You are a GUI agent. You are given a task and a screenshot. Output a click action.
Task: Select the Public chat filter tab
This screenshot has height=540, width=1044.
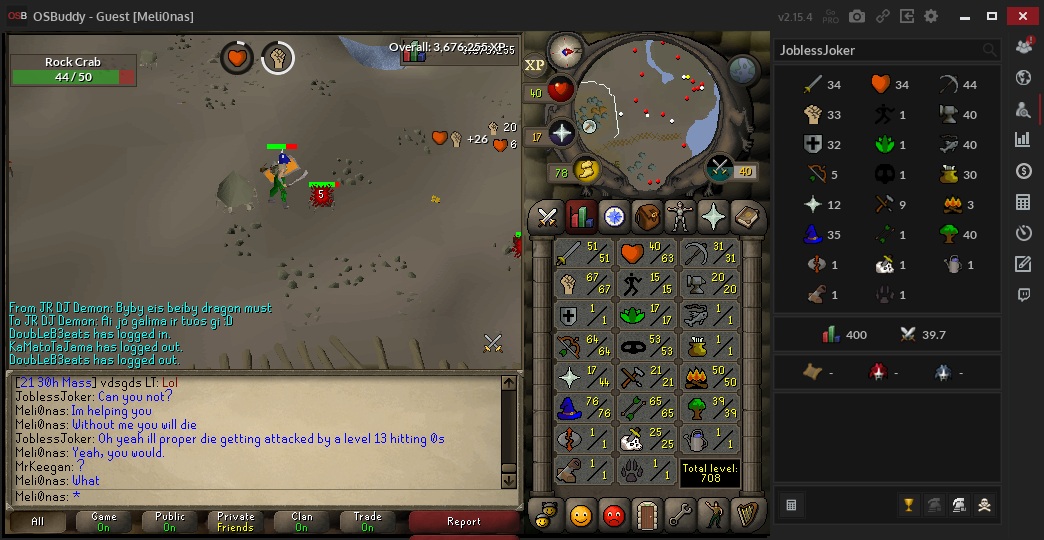pyautogui.click(x=170, y=521)
